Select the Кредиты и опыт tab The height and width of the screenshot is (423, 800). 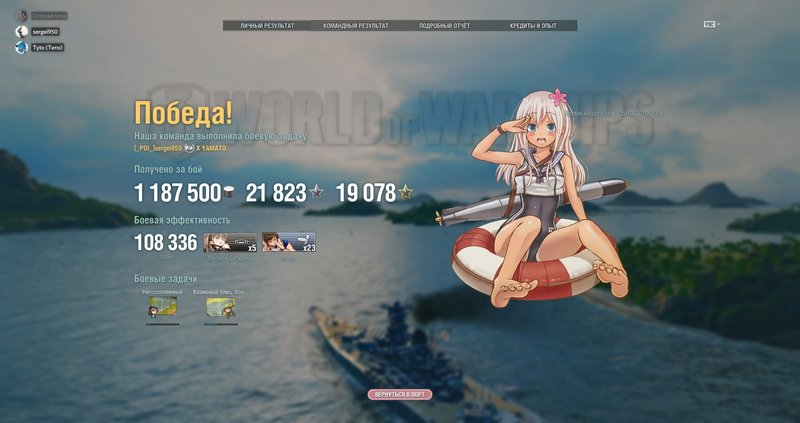(533, 24)
